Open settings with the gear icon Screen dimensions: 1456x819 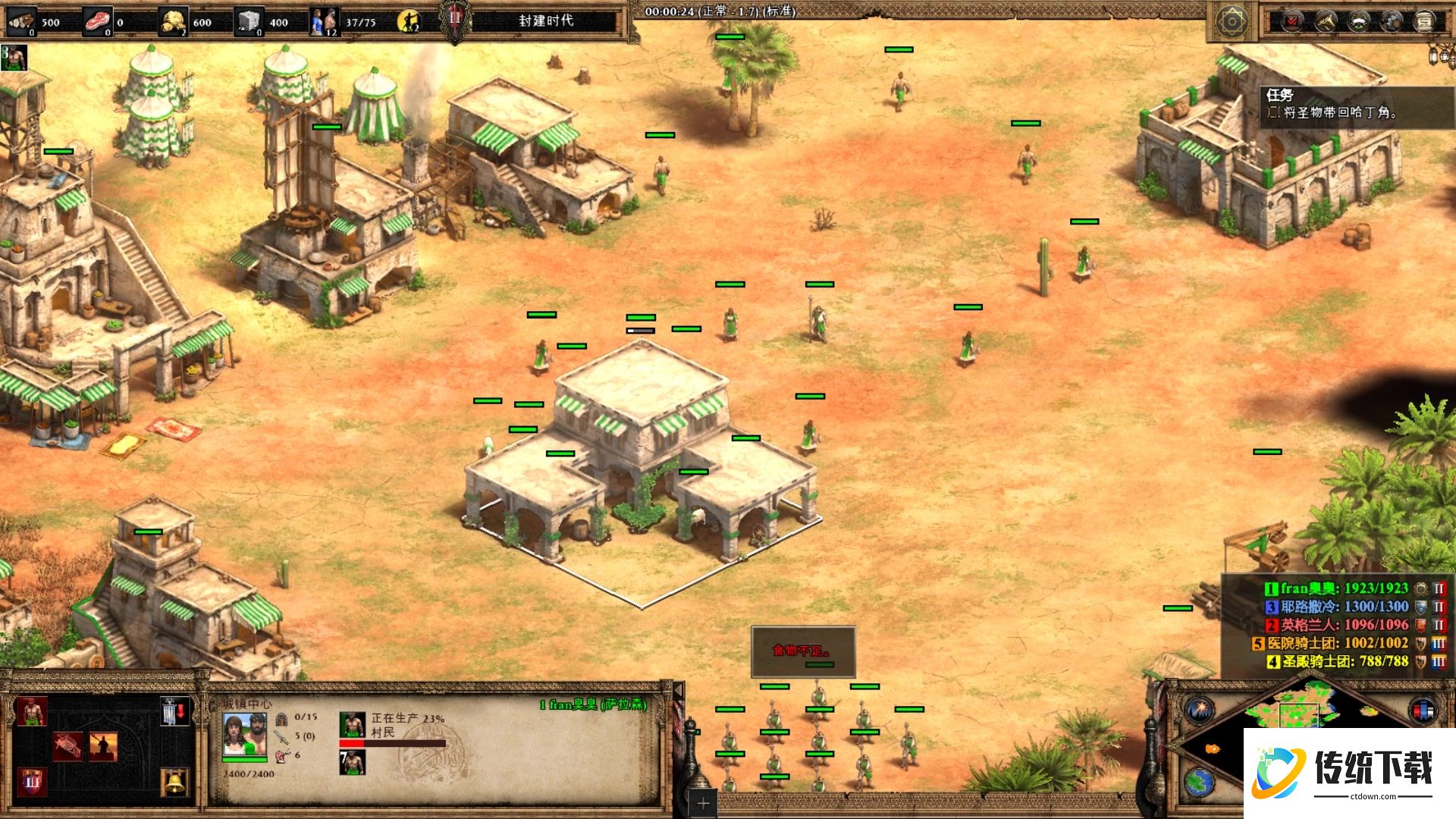pos(1391,21)
